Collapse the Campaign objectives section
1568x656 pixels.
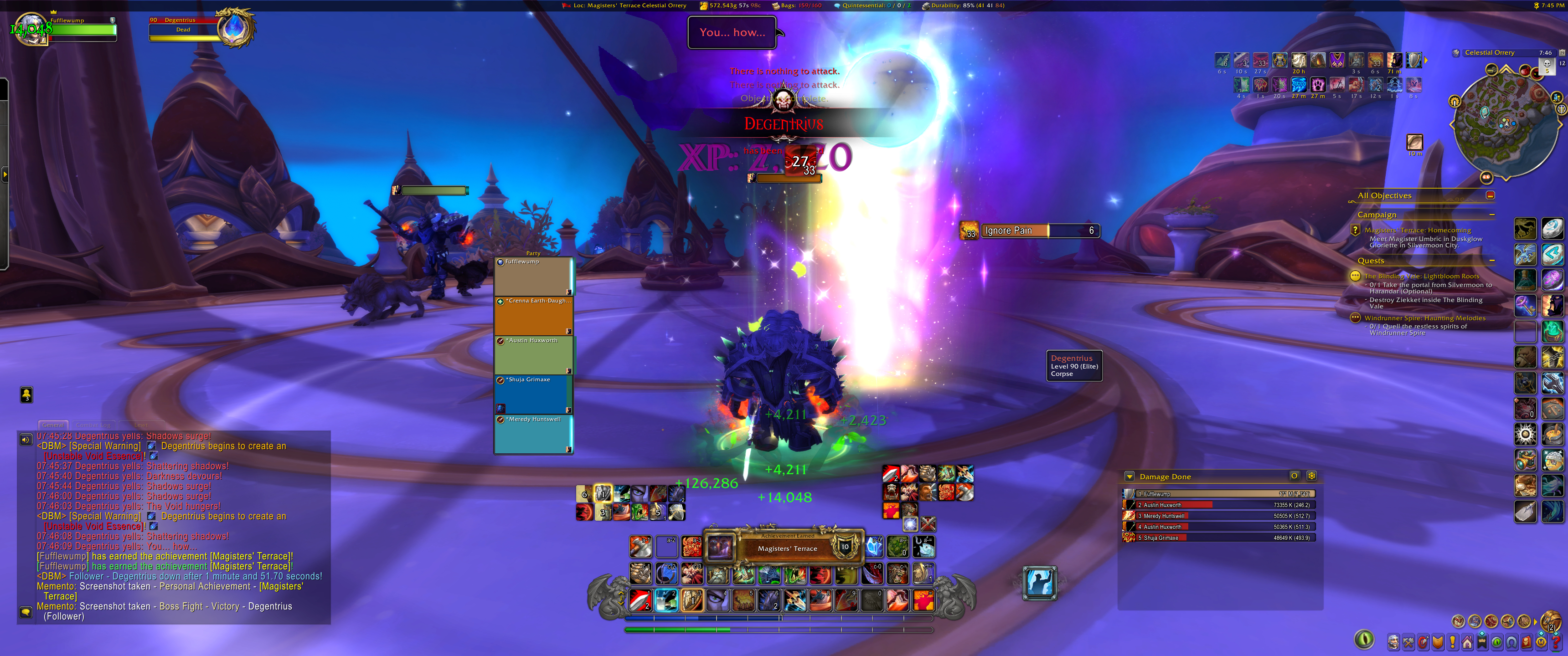(1491, 215)
